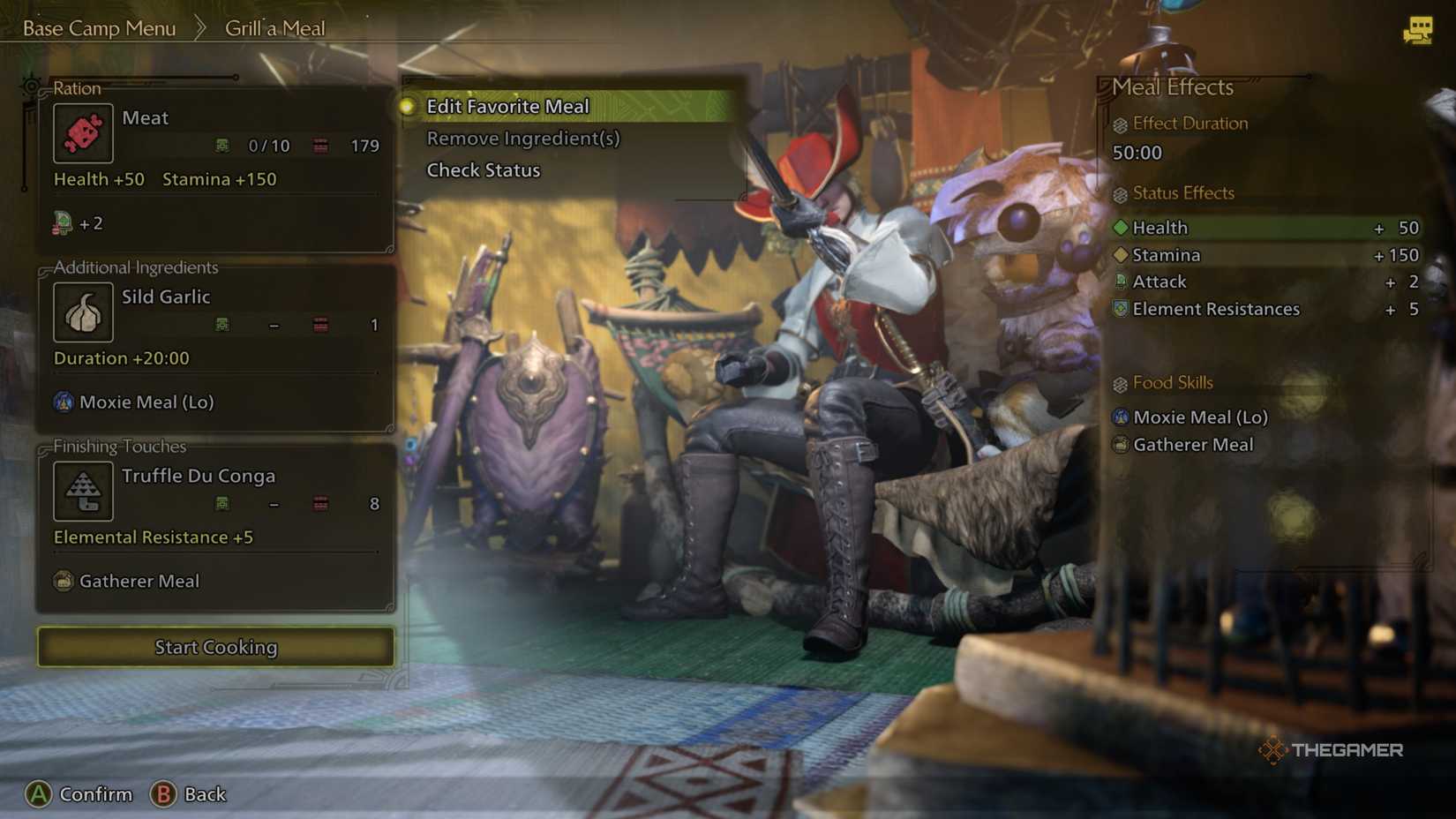
Task: Click the points currency icon beside 179
Action: click(x=319, y=146)
